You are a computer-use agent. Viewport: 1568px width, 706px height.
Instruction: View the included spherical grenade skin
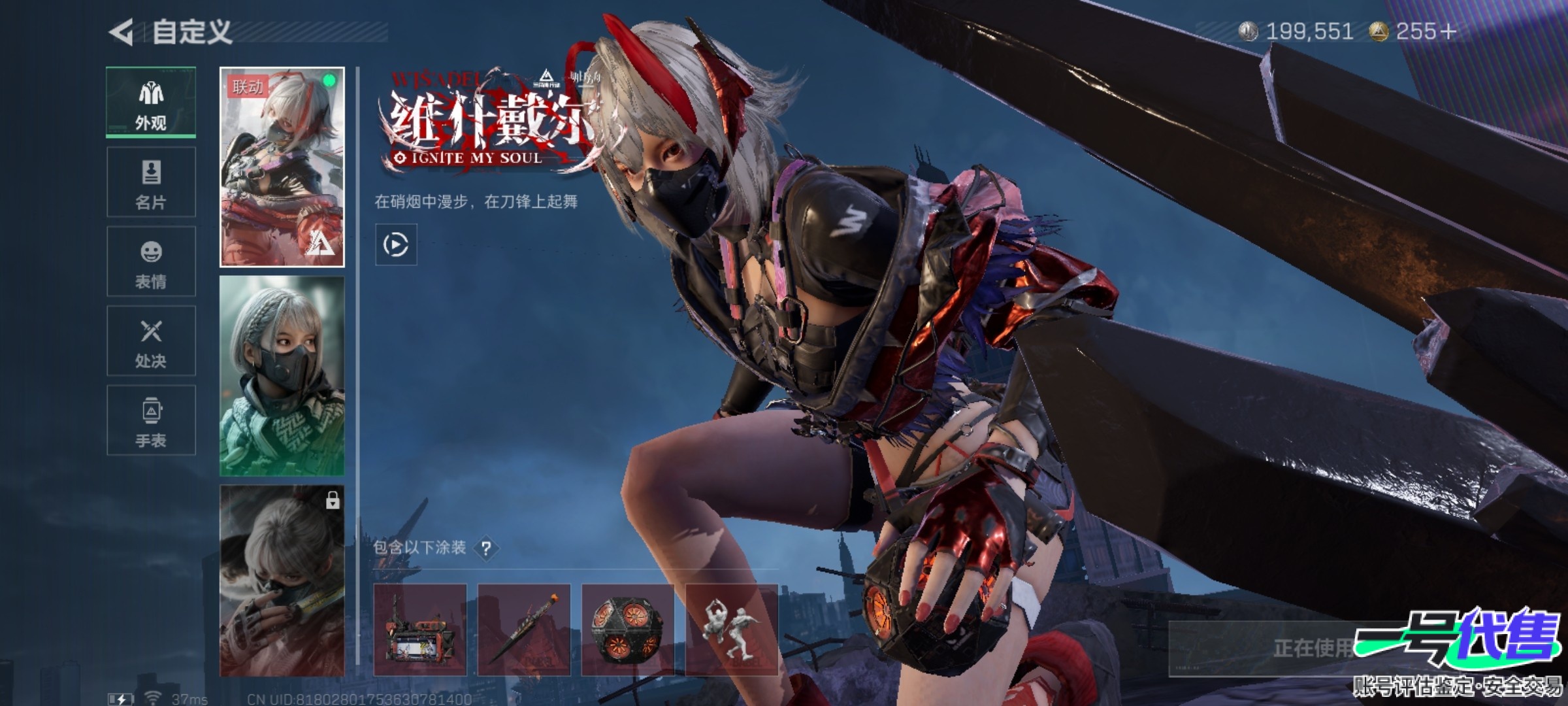tap(627, 630)
